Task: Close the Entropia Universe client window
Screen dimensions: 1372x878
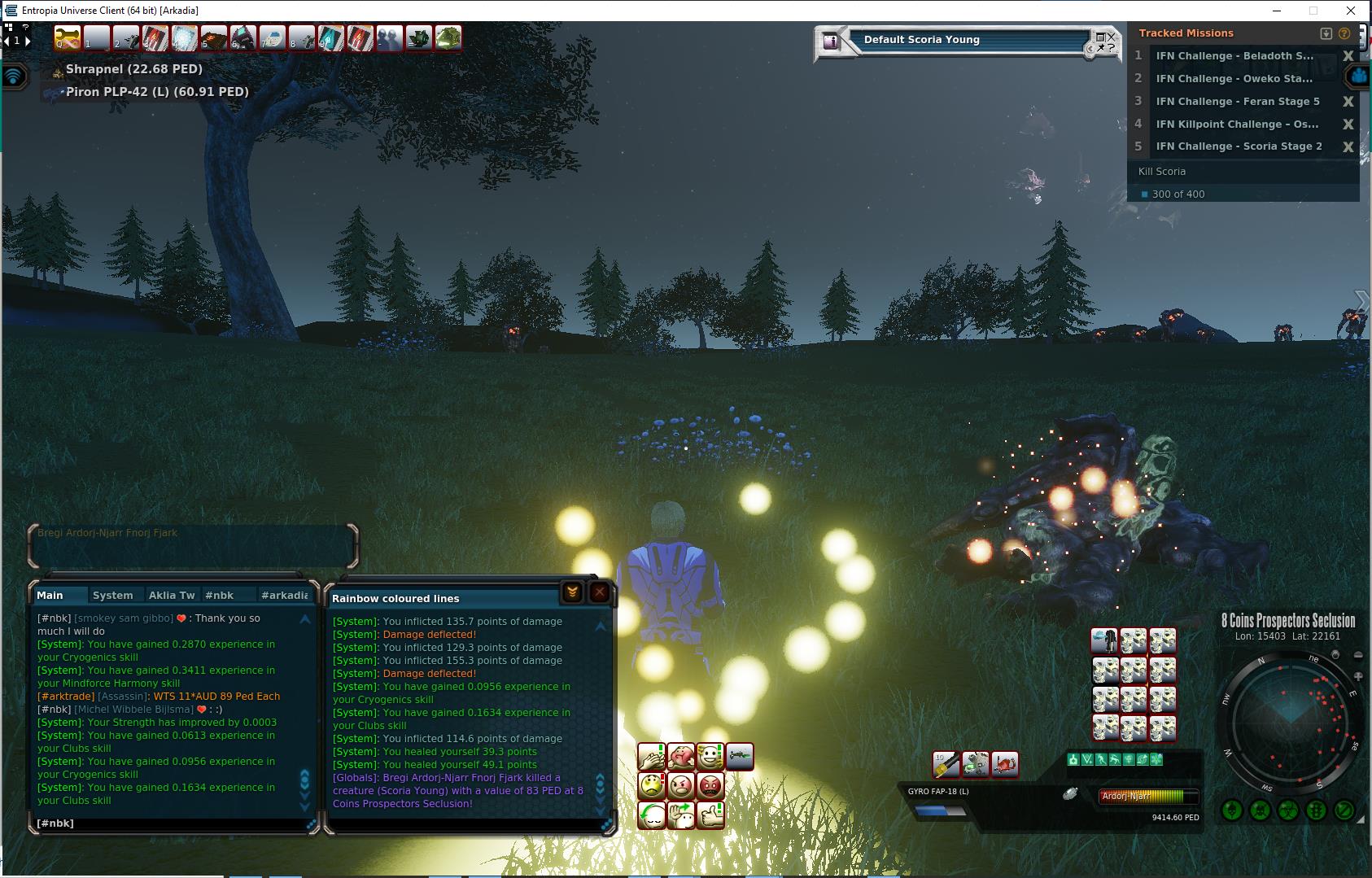Action: 1352,11
